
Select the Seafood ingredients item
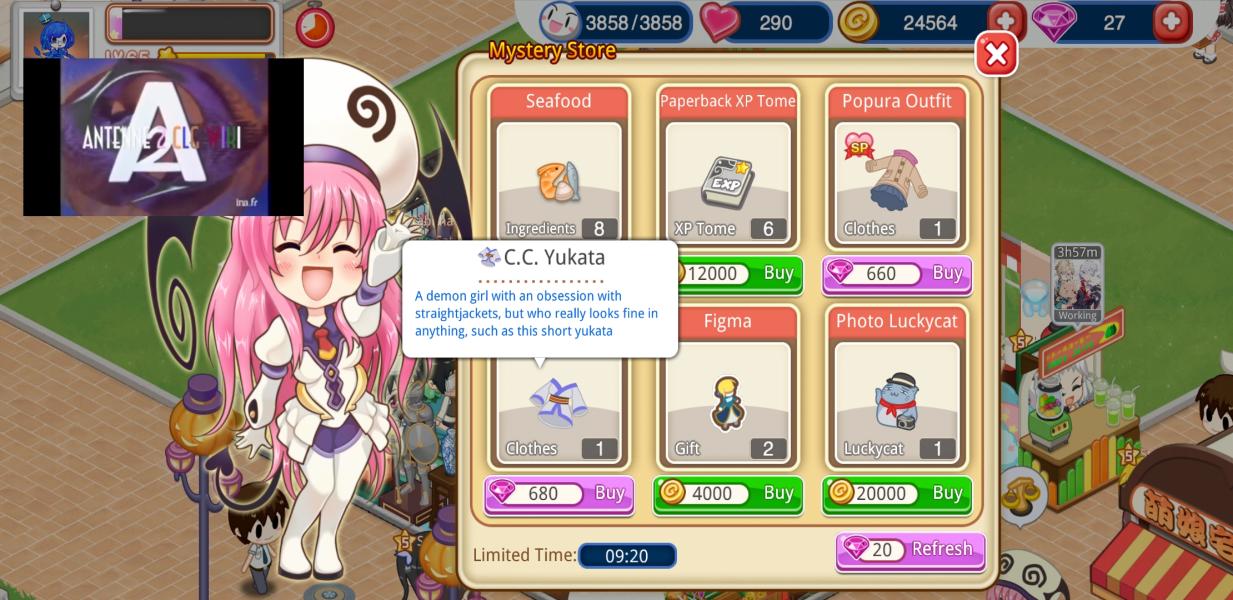pos(559,180)
